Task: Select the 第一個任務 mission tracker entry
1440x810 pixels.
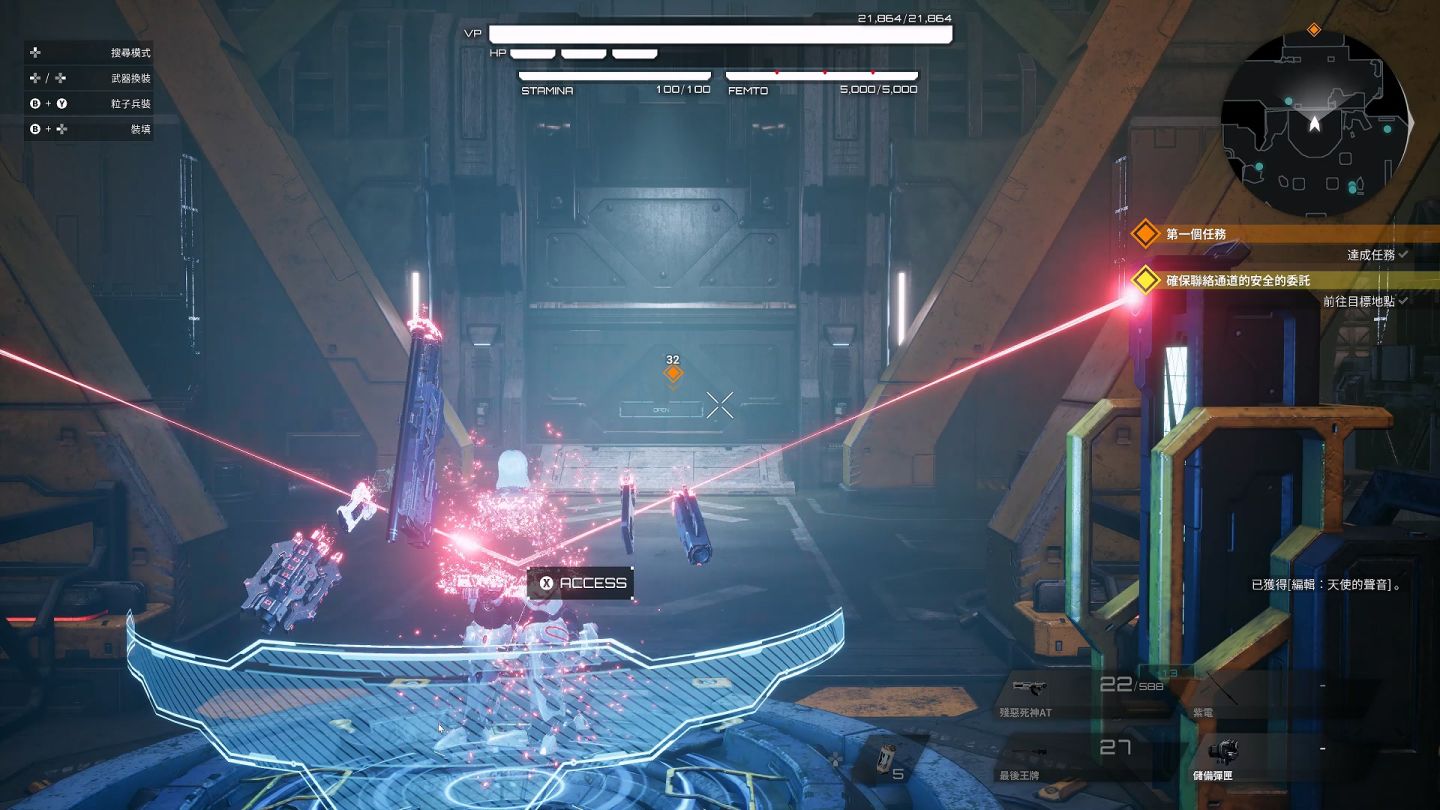Action: click(x=1196, y=234)
